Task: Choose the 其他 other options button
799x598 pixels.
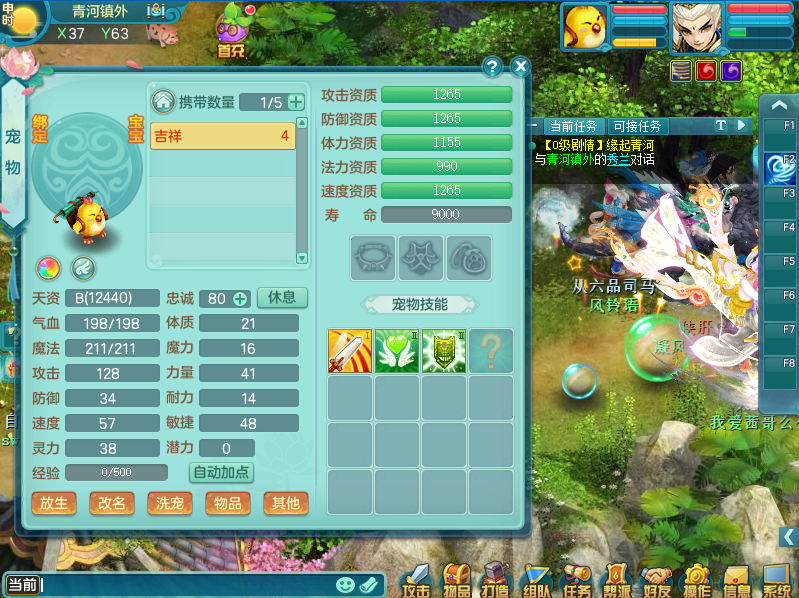Action: coord(286,503)
